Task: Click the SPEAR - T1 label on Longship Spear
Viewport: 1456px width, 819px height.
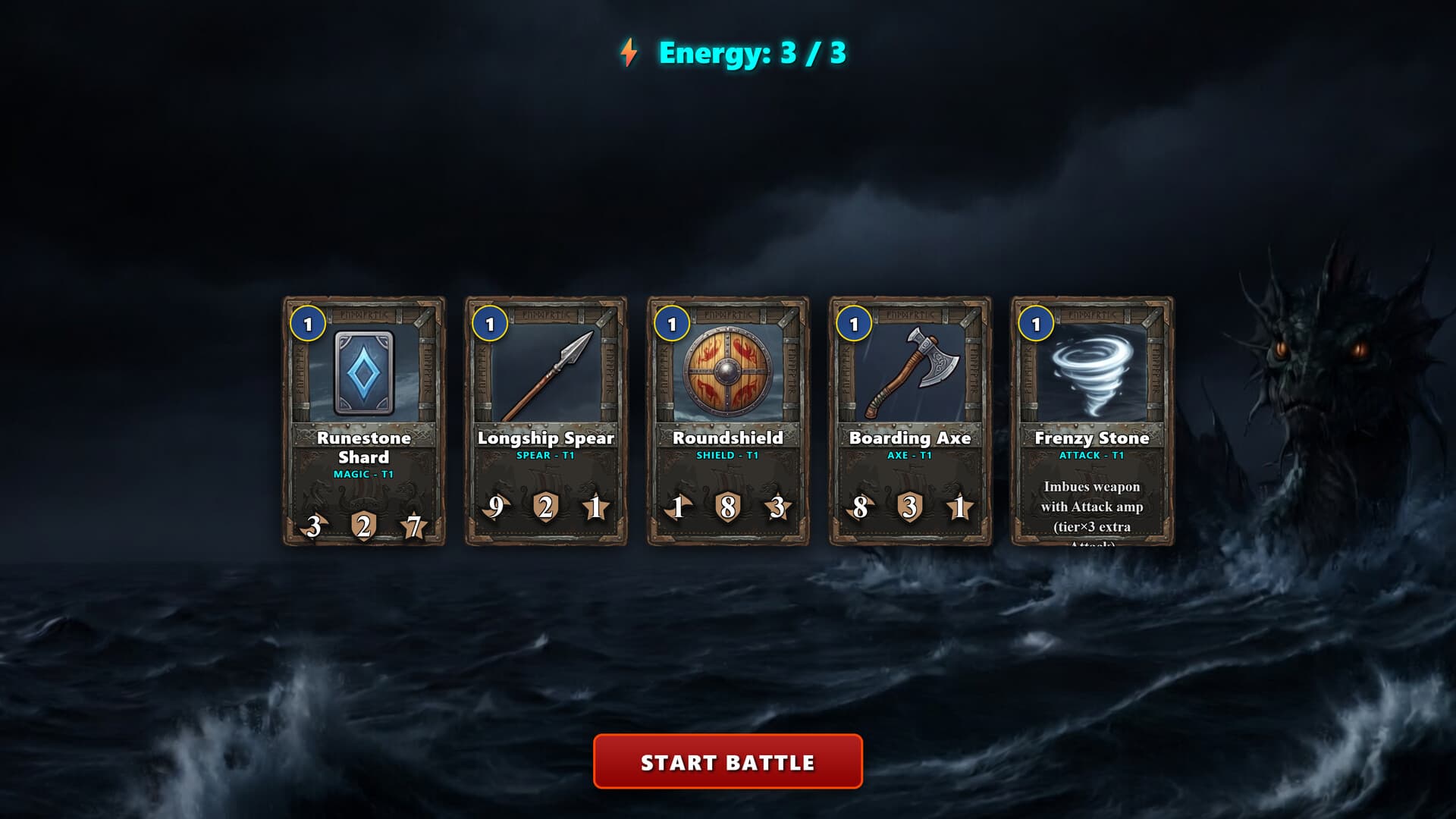Action: (548, 457)
